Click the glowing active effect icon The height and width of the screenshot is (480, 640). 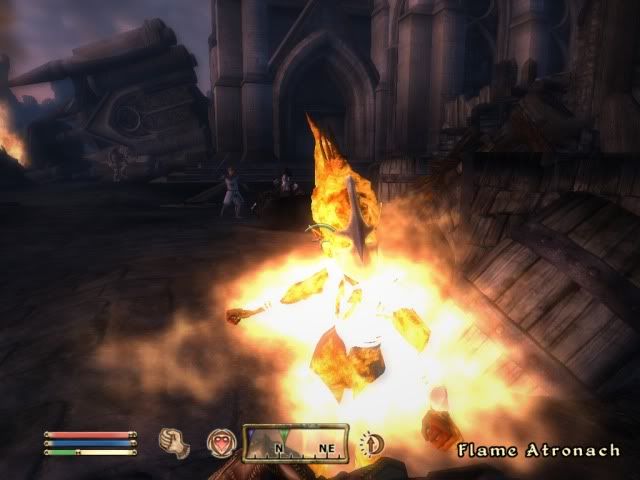[372, 442]
